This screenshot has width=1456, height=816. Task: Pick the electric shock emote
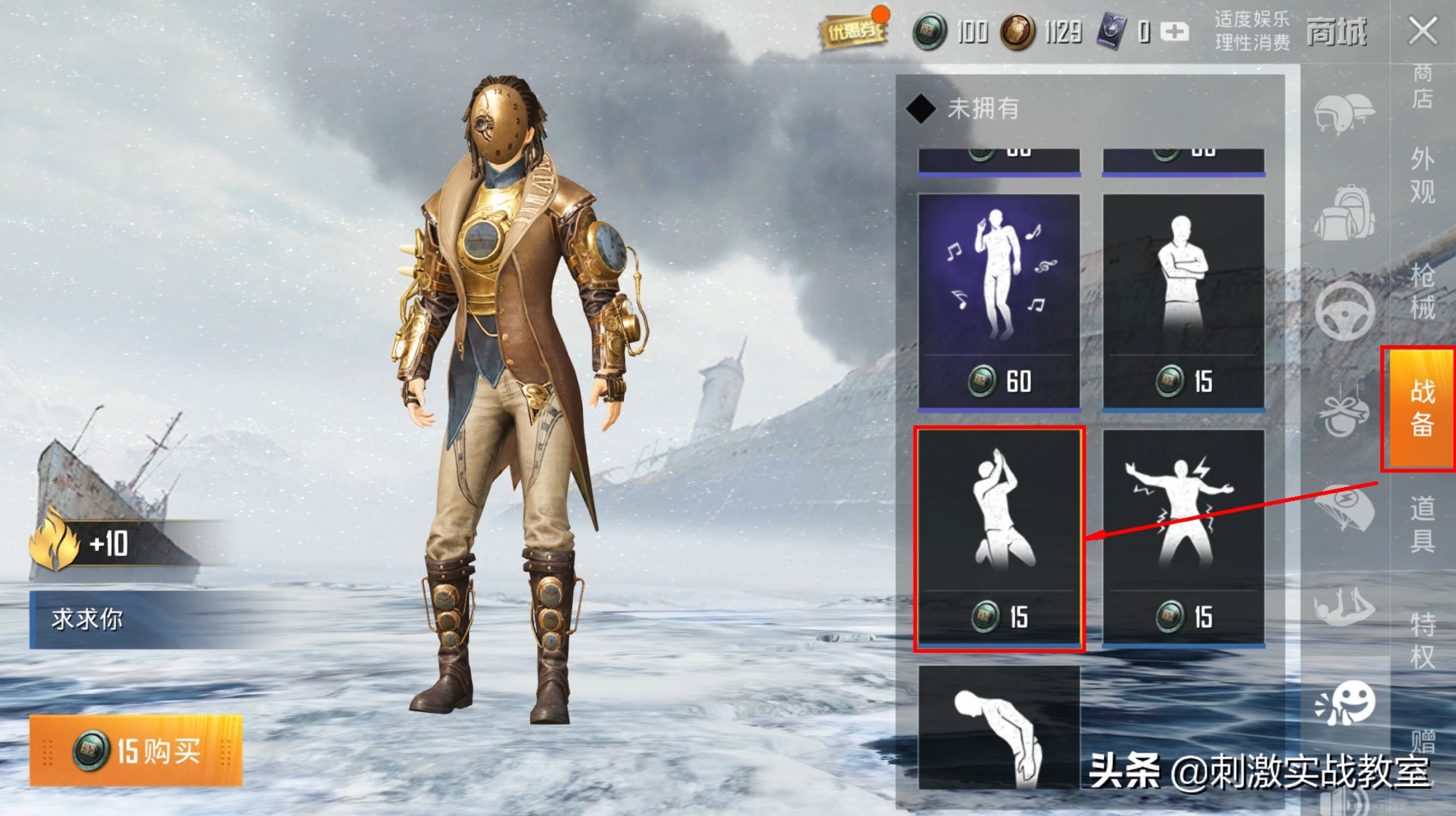tap(1183, 537)
